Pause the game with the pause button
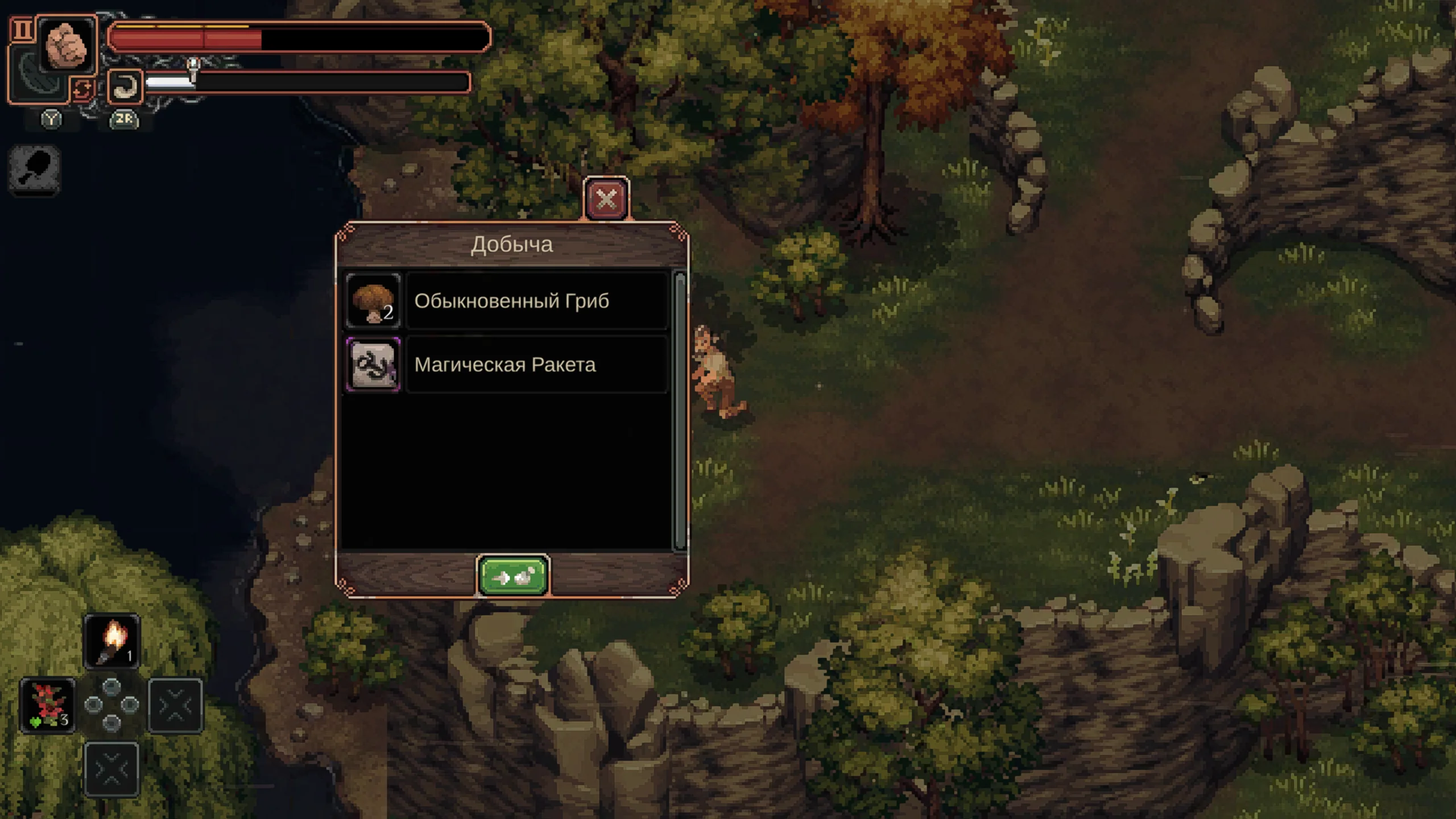Viewport: 1456px width, 819px height. coord(22,30)
